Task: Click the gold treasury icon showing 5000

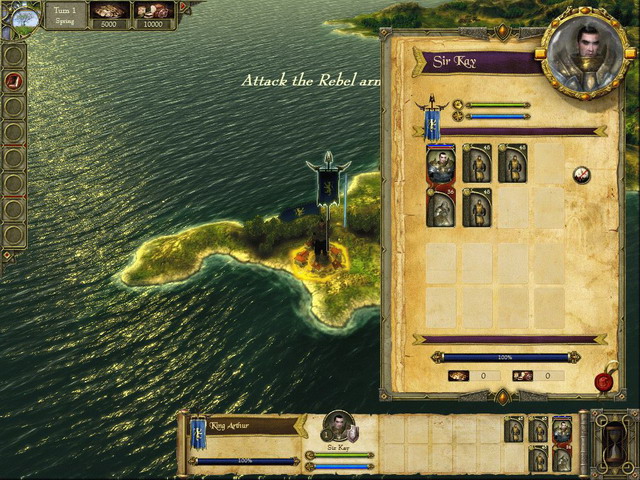Action: (109, 11)
